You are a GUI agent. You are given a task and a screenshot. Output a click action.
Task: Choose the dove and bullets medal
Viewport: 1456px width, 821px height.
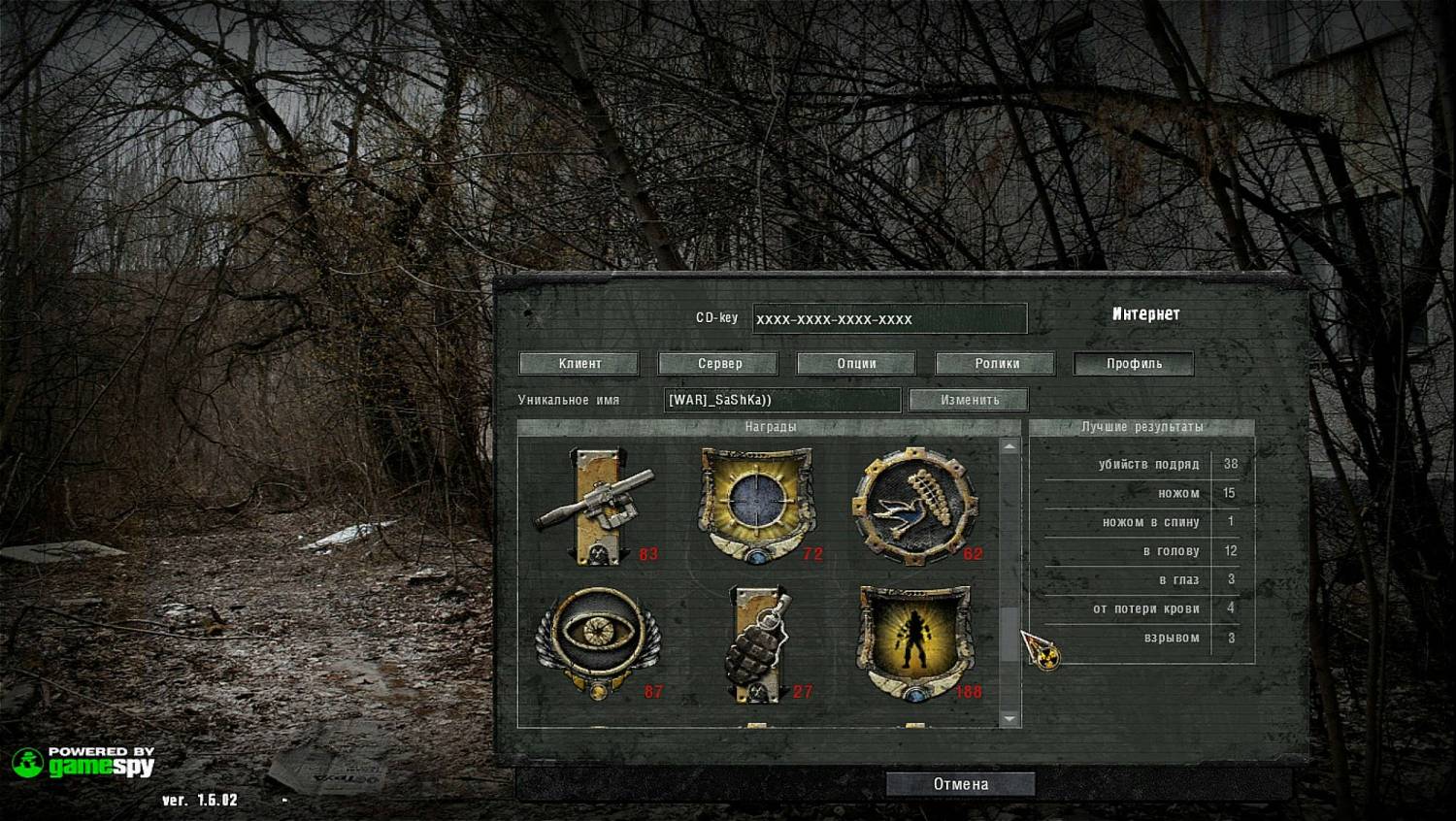914,506
